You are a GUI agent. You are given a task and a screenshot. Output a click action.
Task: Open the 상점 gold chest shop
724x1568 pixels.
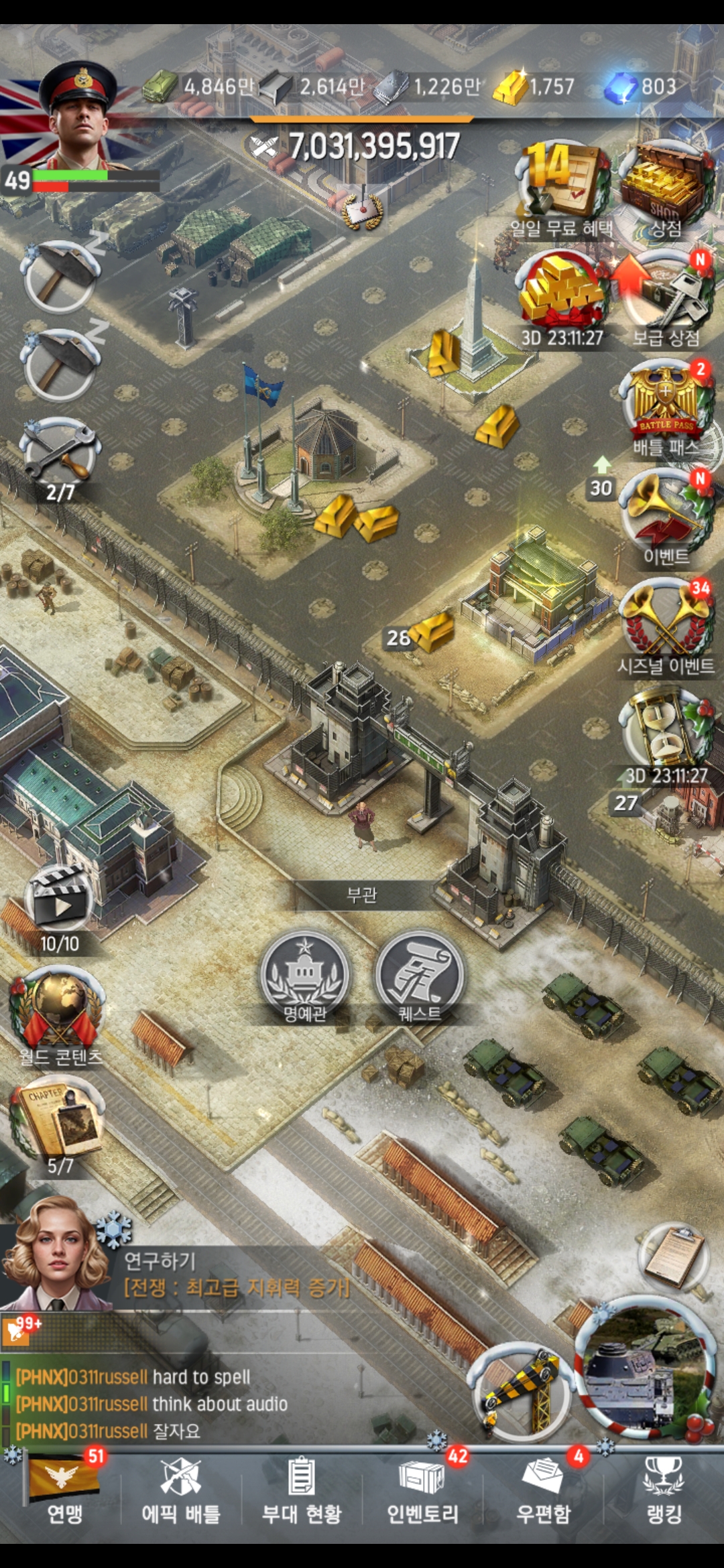pyautogui.click(x=665, y=184)
